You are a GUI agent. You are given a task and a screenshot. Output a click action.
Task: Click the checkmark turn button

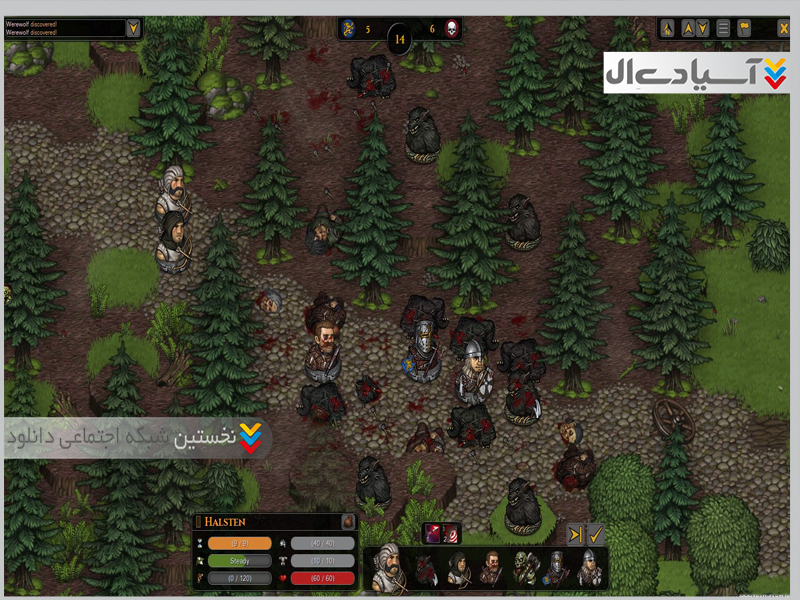(595, 535)
